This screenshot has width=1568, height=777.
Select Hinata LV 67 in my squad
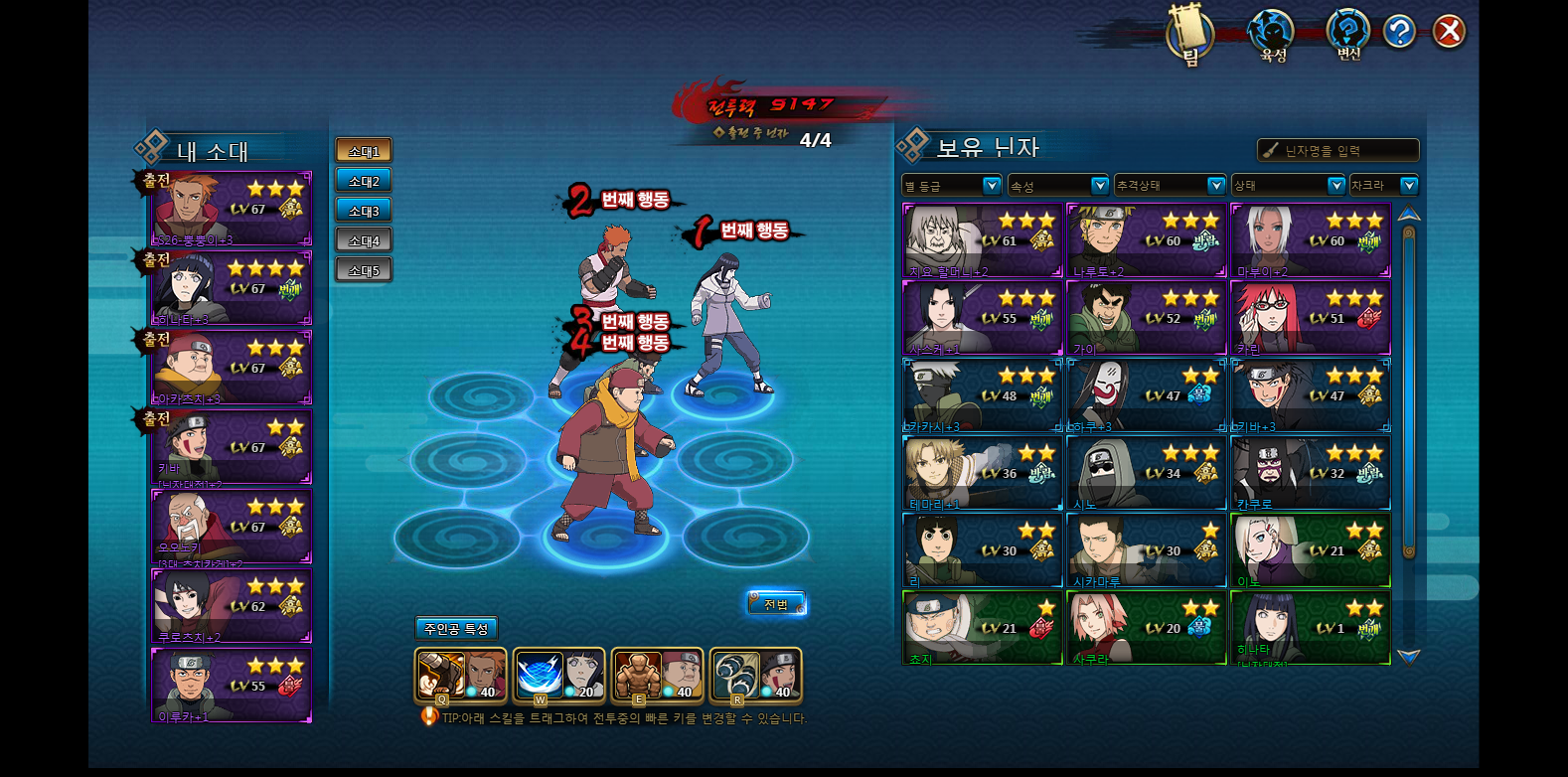pos(232,288)
